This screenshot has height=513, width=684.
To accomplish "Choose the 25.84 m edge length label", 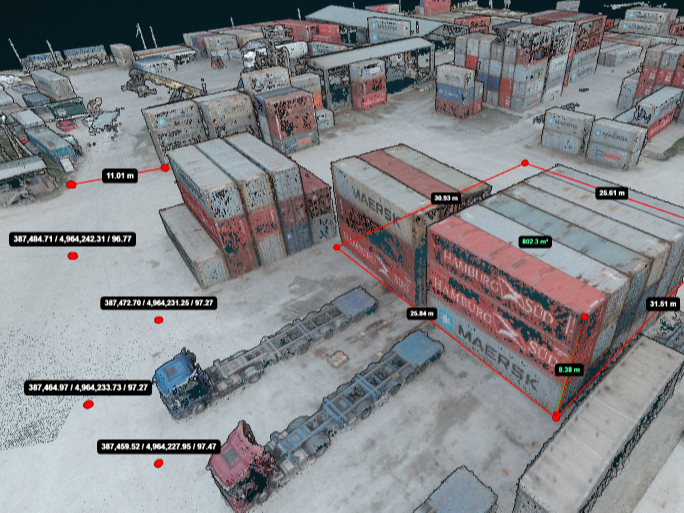I will pos(424,313).
